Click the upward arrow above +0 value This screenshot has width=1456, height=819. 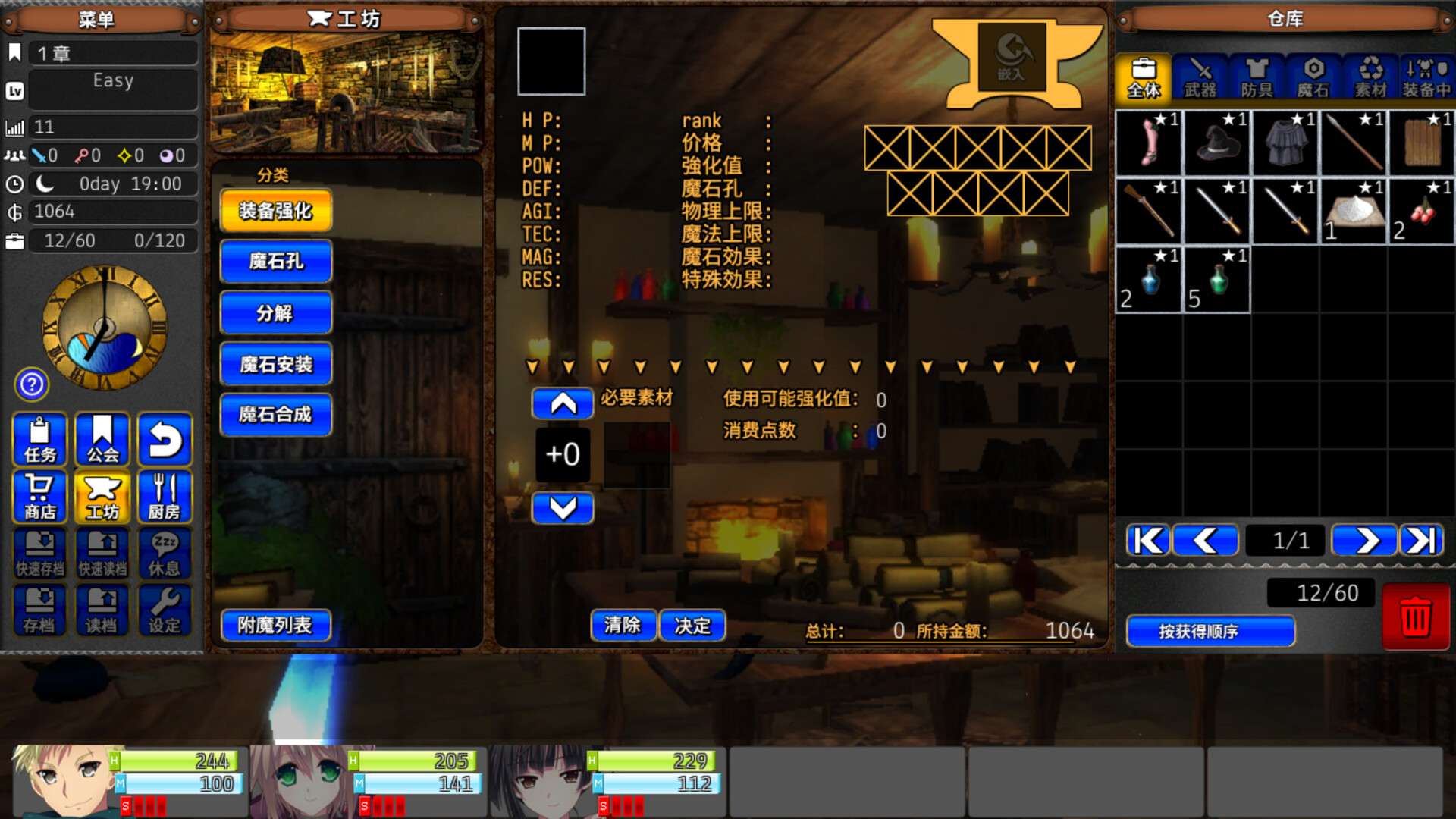tap(563, 404)
